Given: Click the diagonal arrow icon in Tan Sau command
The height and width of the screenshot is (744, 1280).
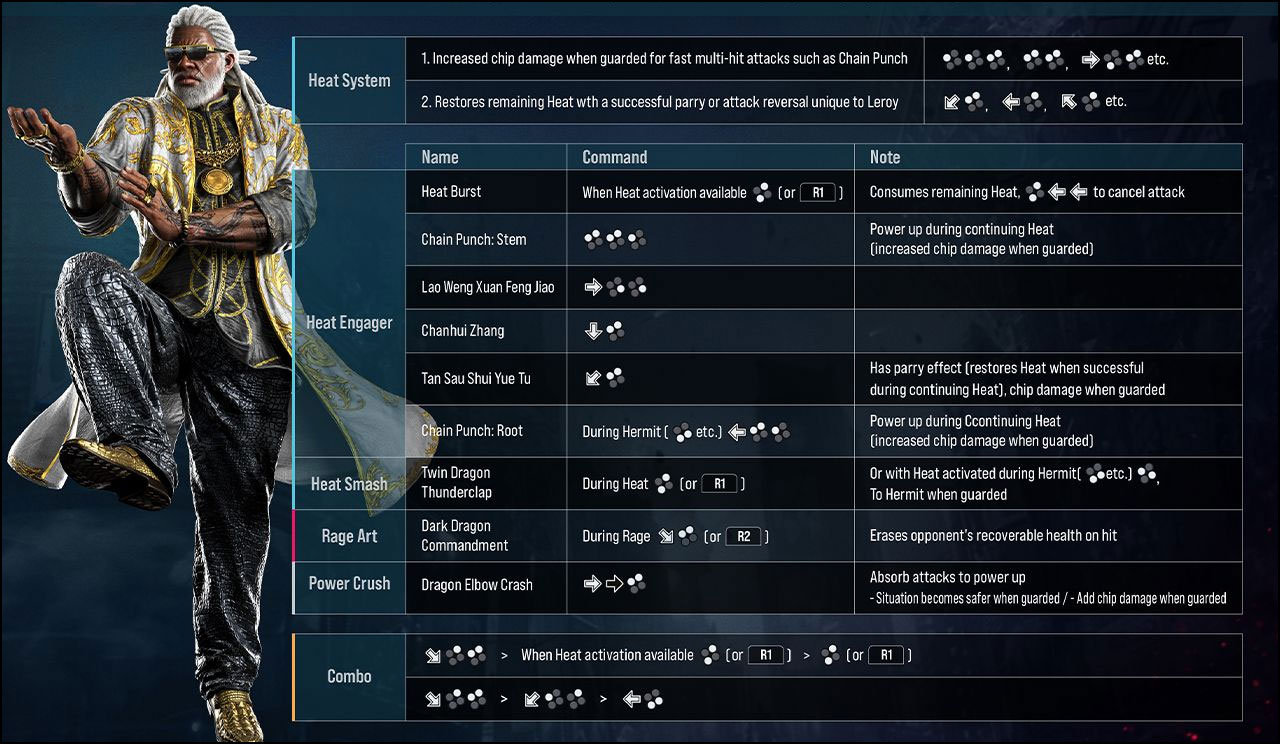Looking at the screenshot, I should click(592, 378).
